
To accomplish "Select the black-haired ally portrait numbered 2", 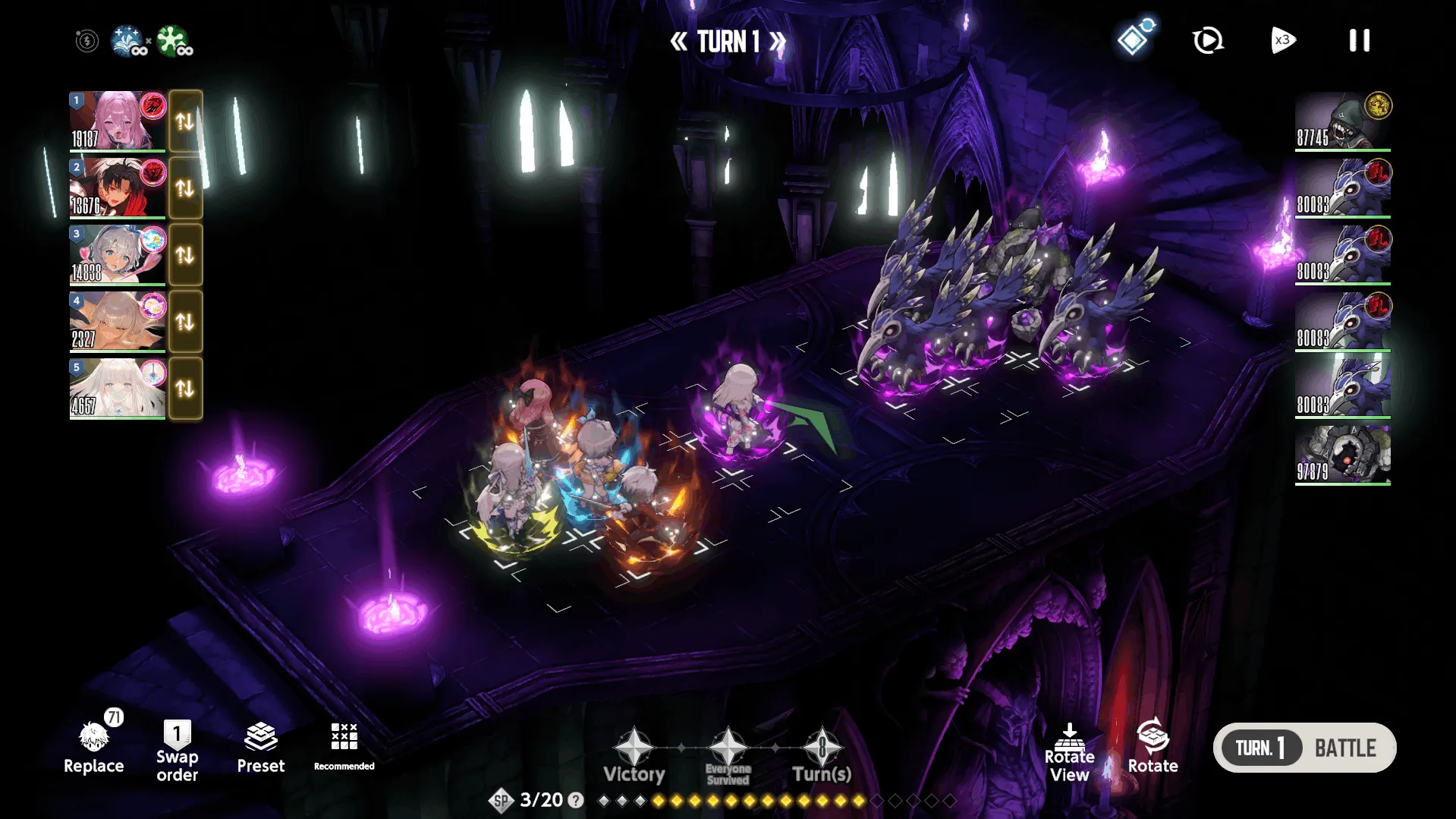I will 118,187.
